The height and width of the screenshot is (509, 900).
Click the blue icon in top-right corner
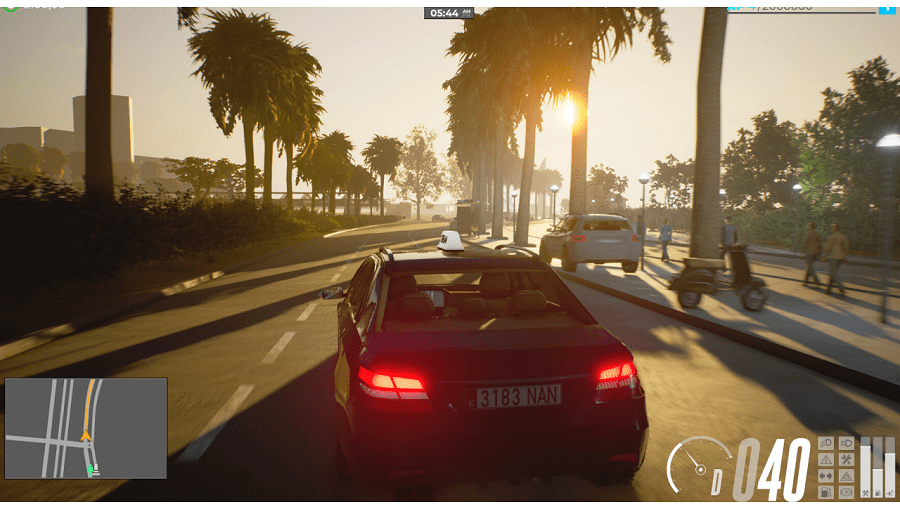[x=886, y=8]
